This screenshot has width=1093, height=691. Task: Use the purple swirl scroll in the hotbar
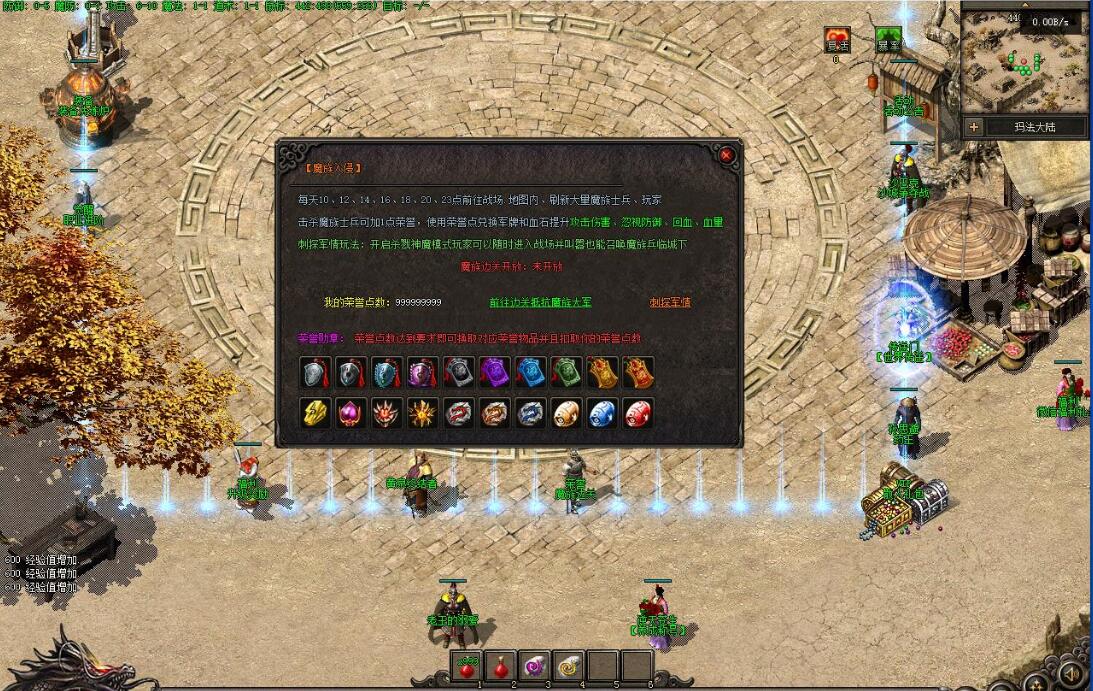534,665
